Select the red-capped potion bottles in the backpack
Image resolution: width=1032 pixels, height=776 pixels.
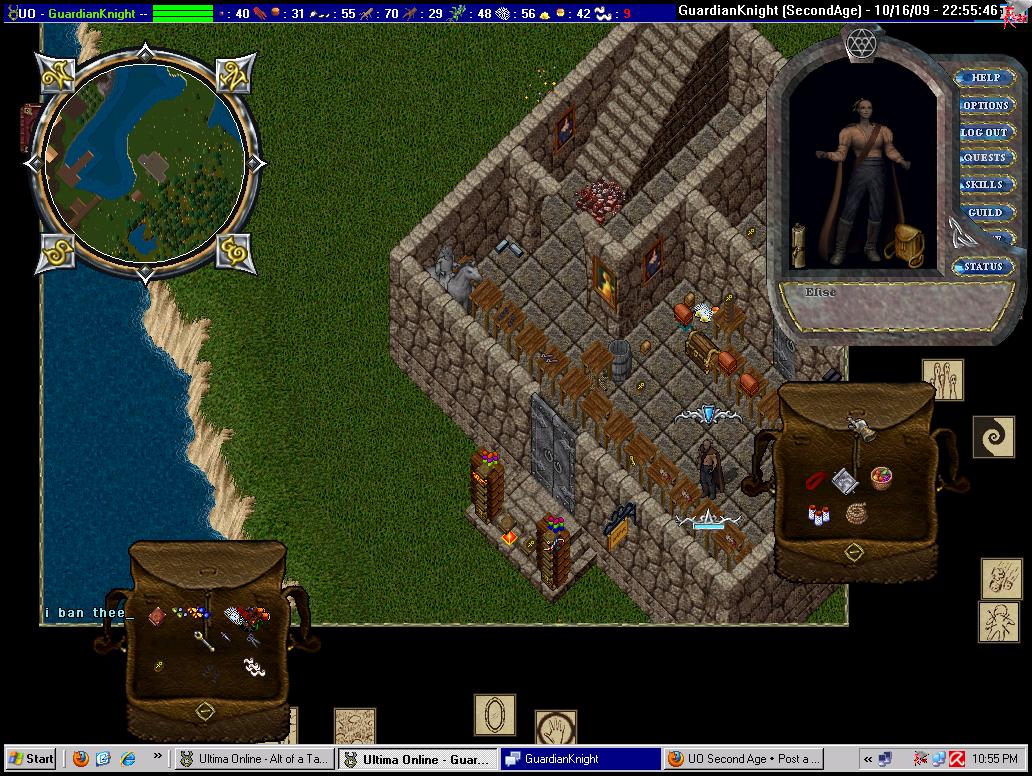[820, 514]
